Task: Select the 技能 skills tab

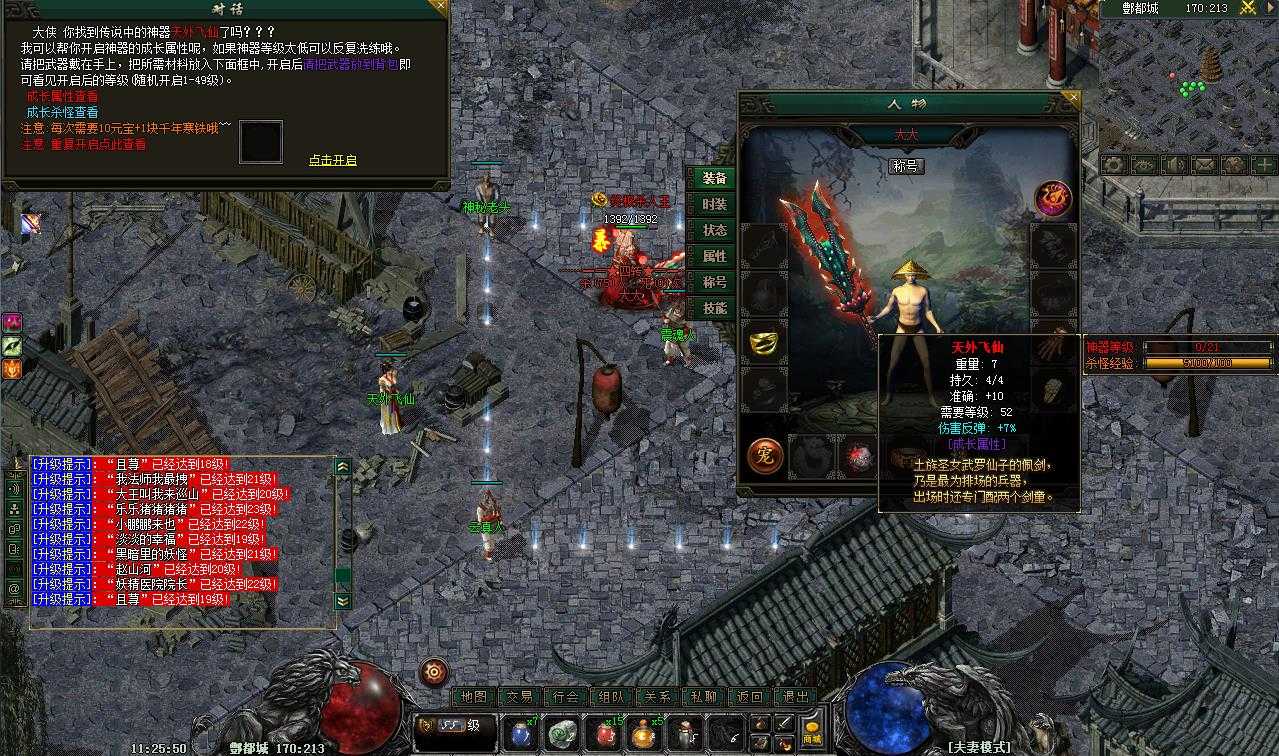Action: point(714,308)
